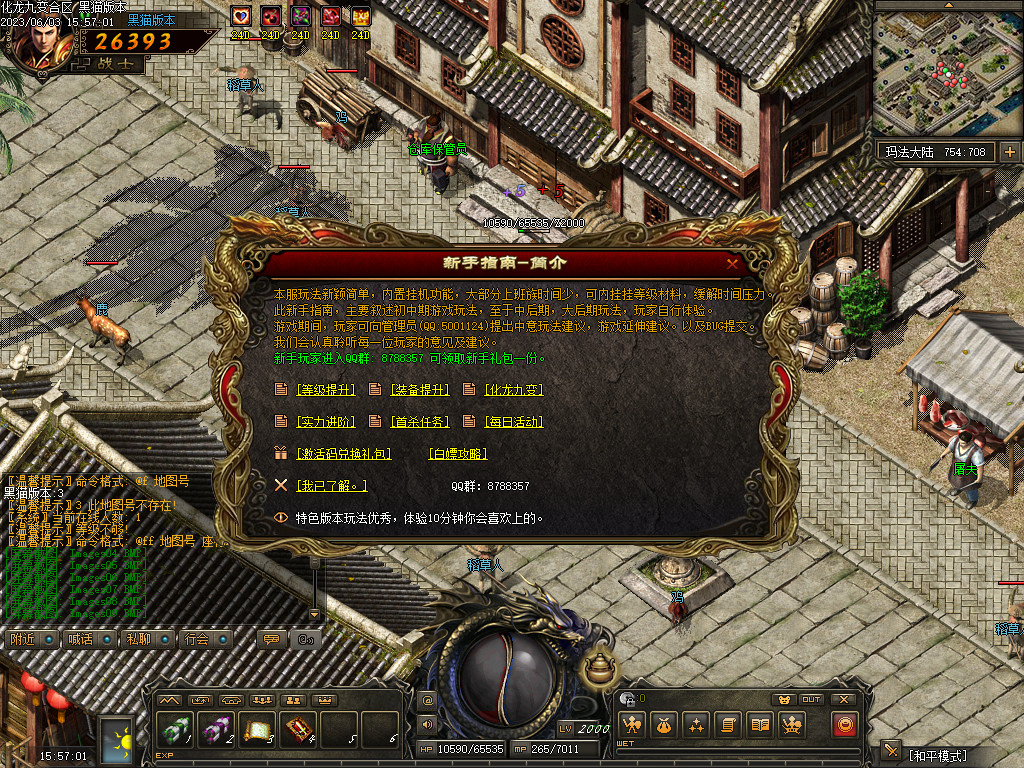The image size is (1024, 768).
Task: Select the 化龙九变 guide link
Action: pos(513,390)
